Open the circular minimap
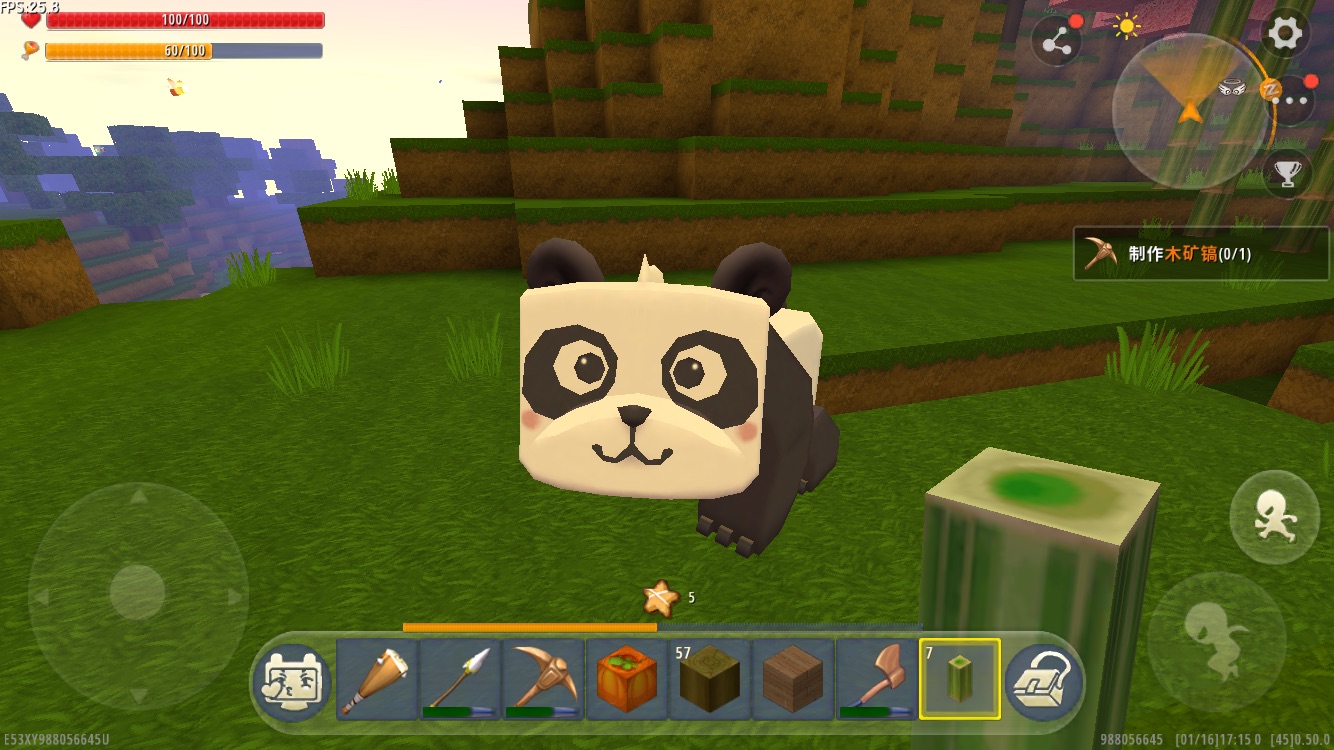The image size is (1334, 750). (1190, 108)
